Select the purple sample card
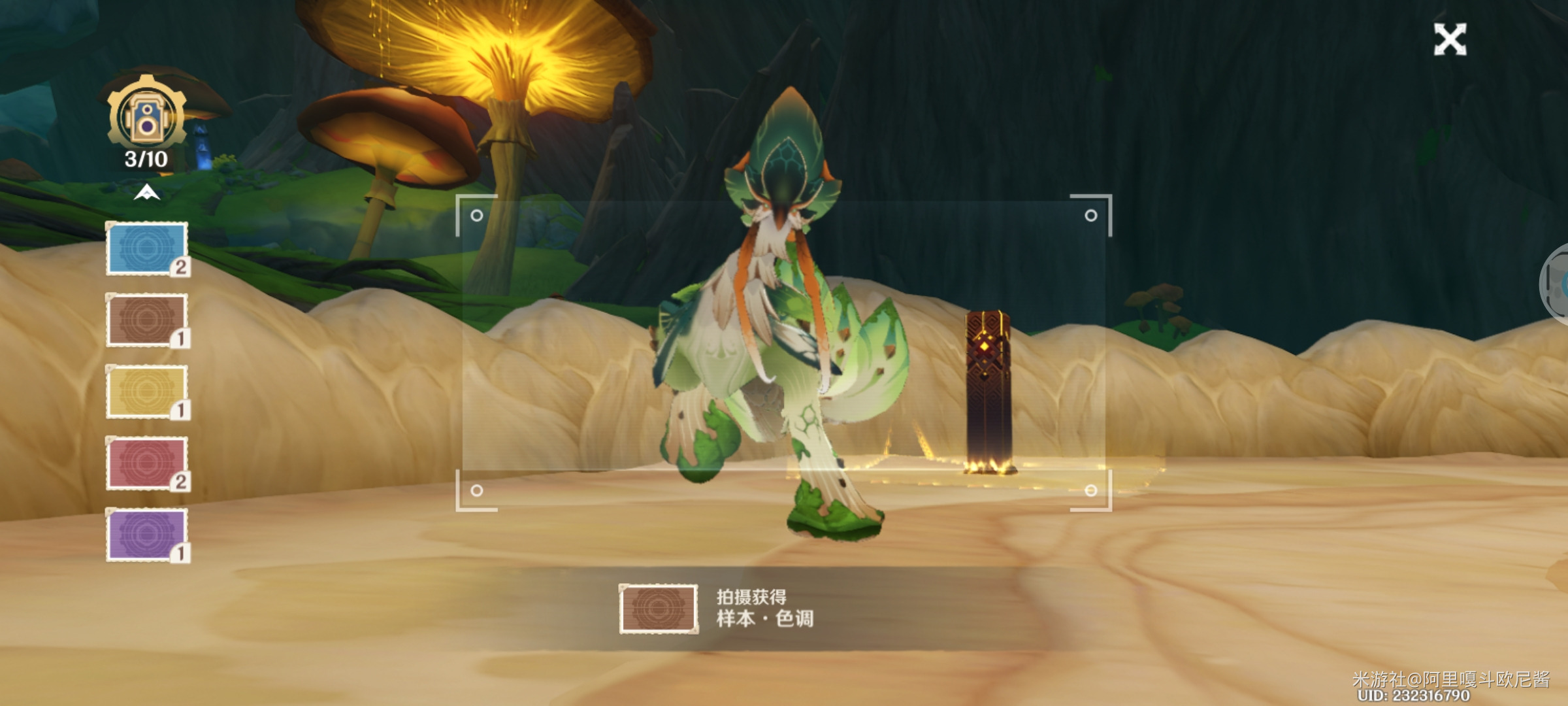Screen dimensions: 1568x706 [x=147, y=535]
